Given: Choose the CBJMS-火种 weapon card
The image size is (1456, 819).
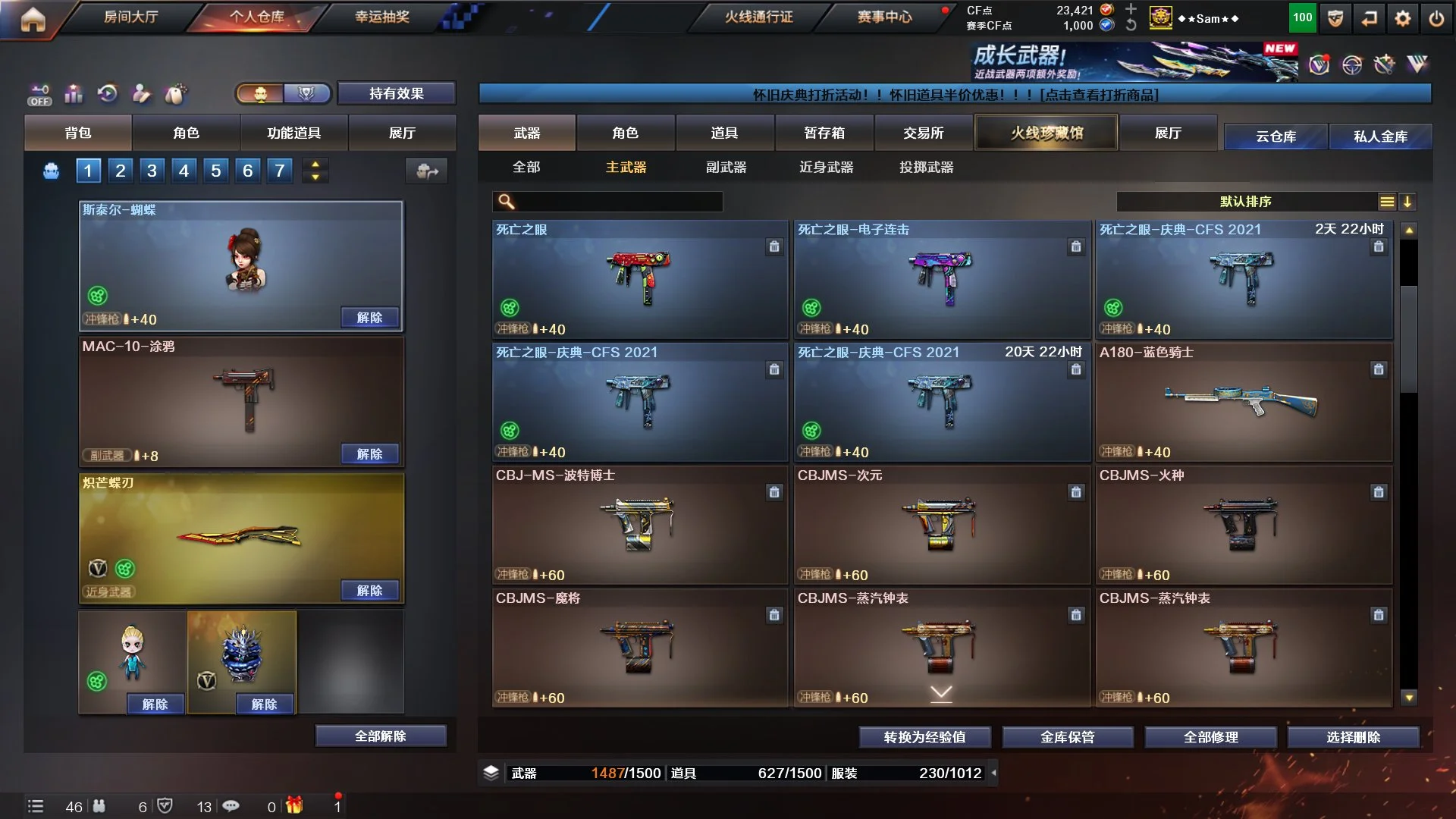Looking at the screenshot, I should click(1243, 525).
